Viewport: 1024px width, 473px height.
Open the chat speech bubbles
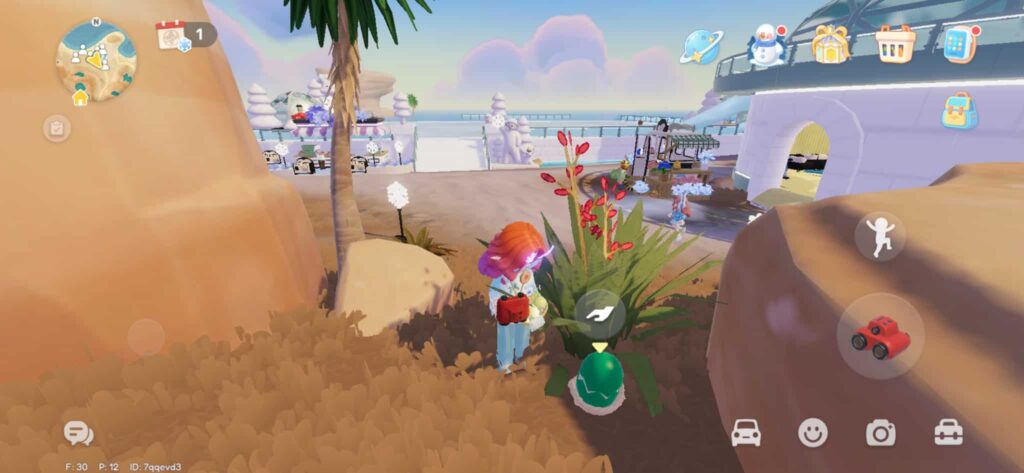pyautogui.click(x=78, y=433)
